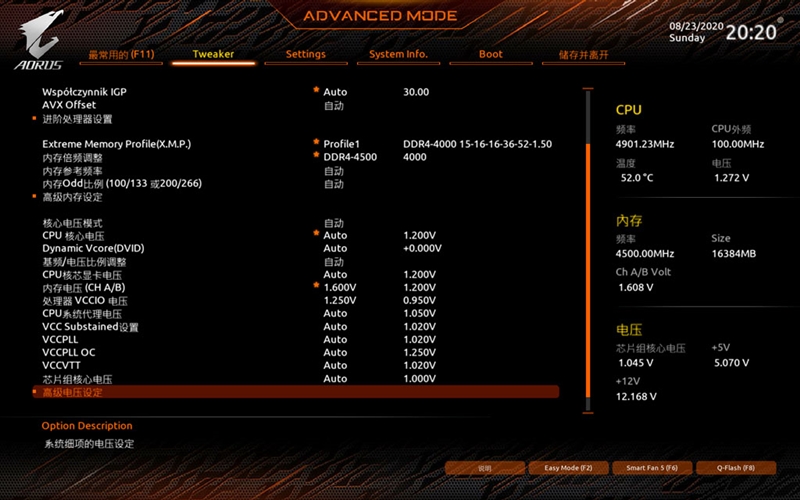800x500 pixels.
Task: Open the System Info. tab
Action: [398, 54]
